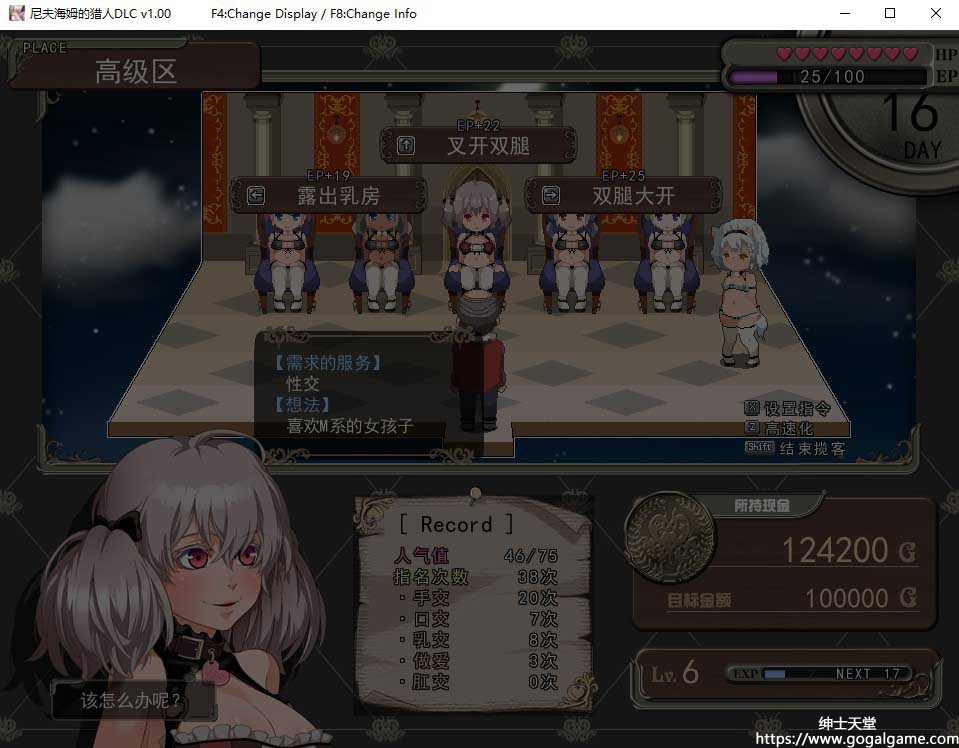The width and height of the screenshot is (959, 748).
Task: Pick the EP+25 right-arrow command option
Action: click(x=622, y=196)
